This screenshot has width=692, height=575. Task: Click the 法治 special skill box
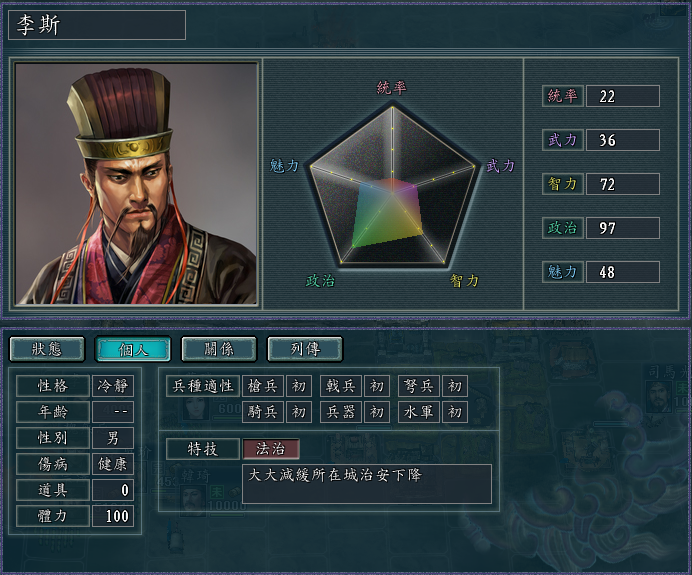point(271,449)
